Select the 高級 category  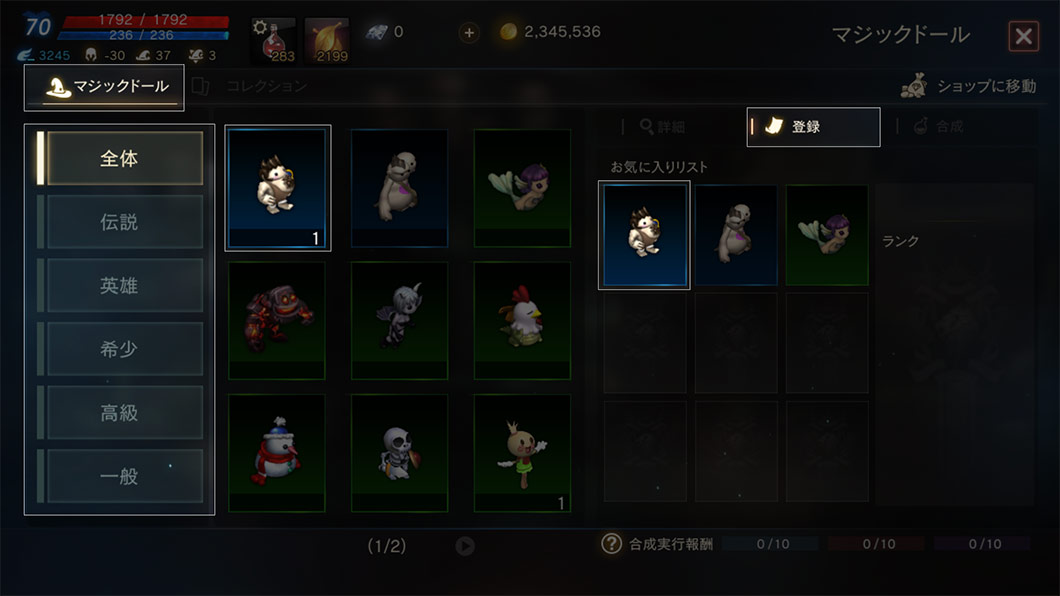pyautogui.click(x=120, y=413)
